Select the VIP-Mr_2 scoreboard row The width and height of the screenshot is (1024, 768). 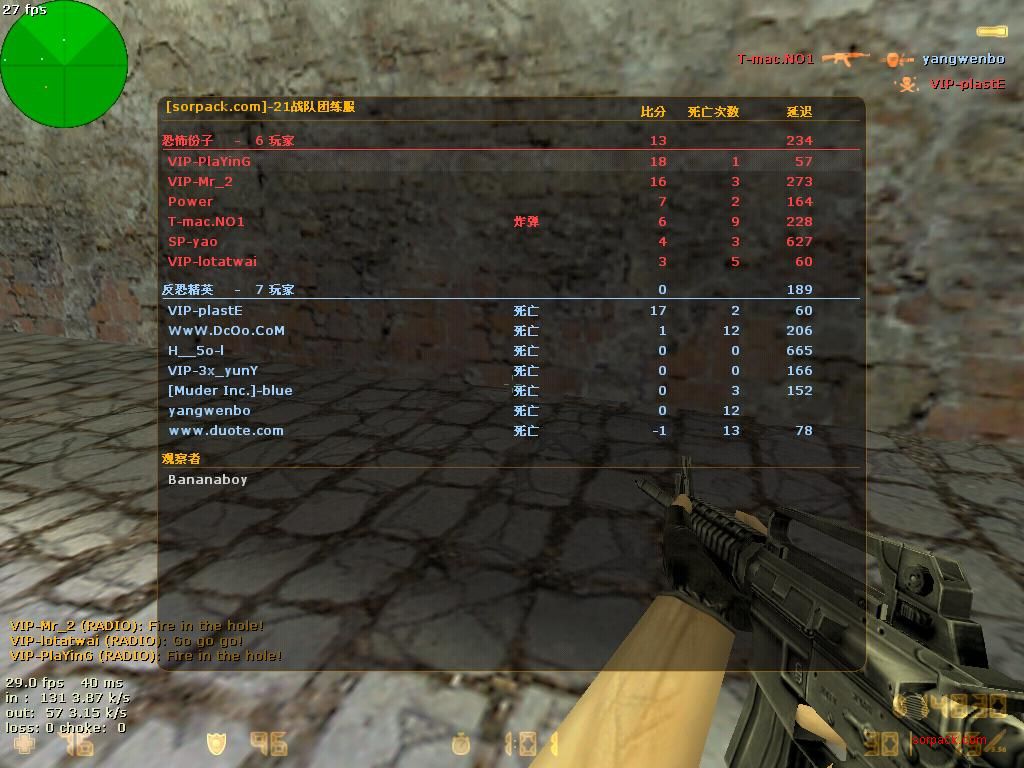click(200, 181)
